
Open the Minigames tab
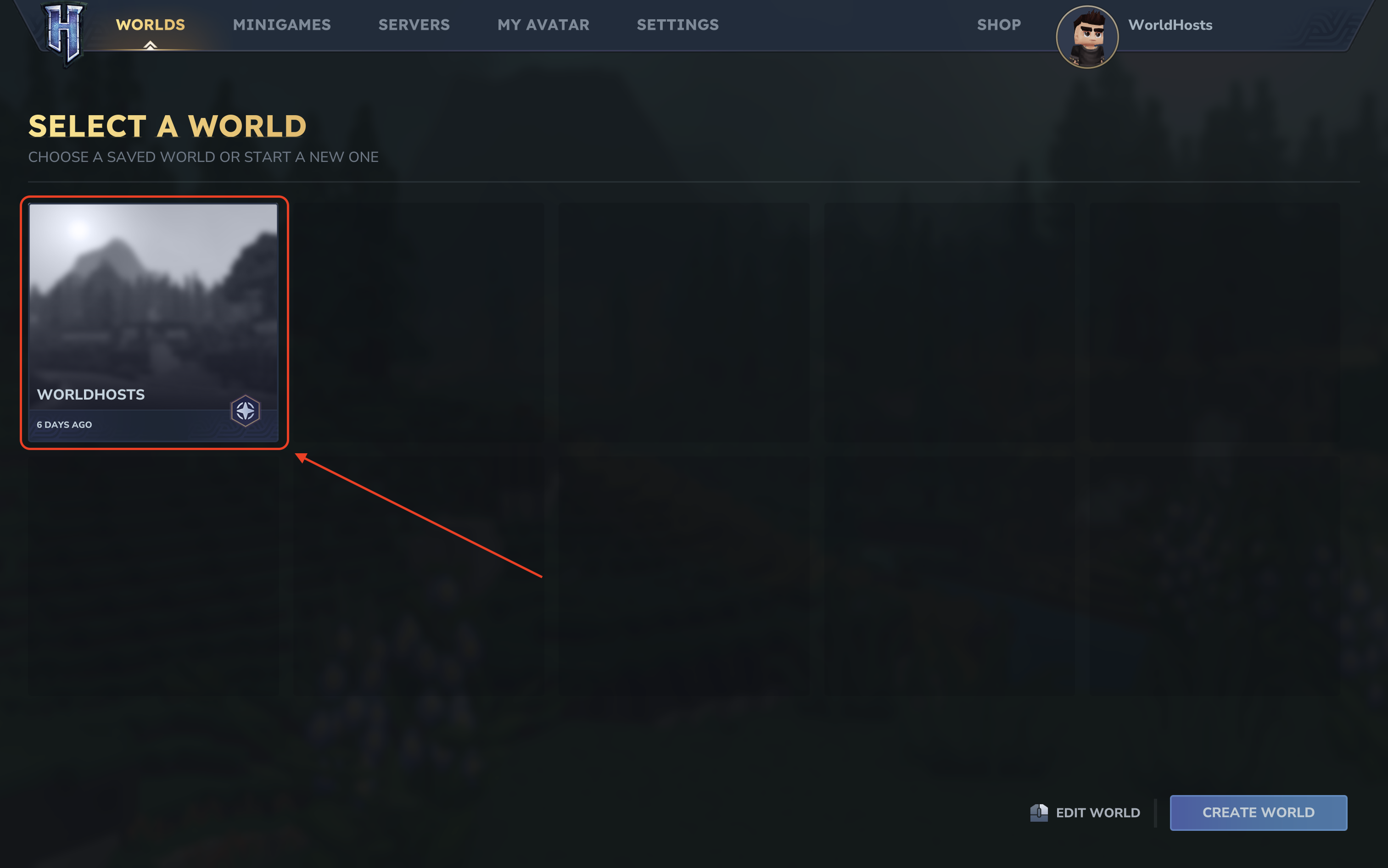click(281, 25)
